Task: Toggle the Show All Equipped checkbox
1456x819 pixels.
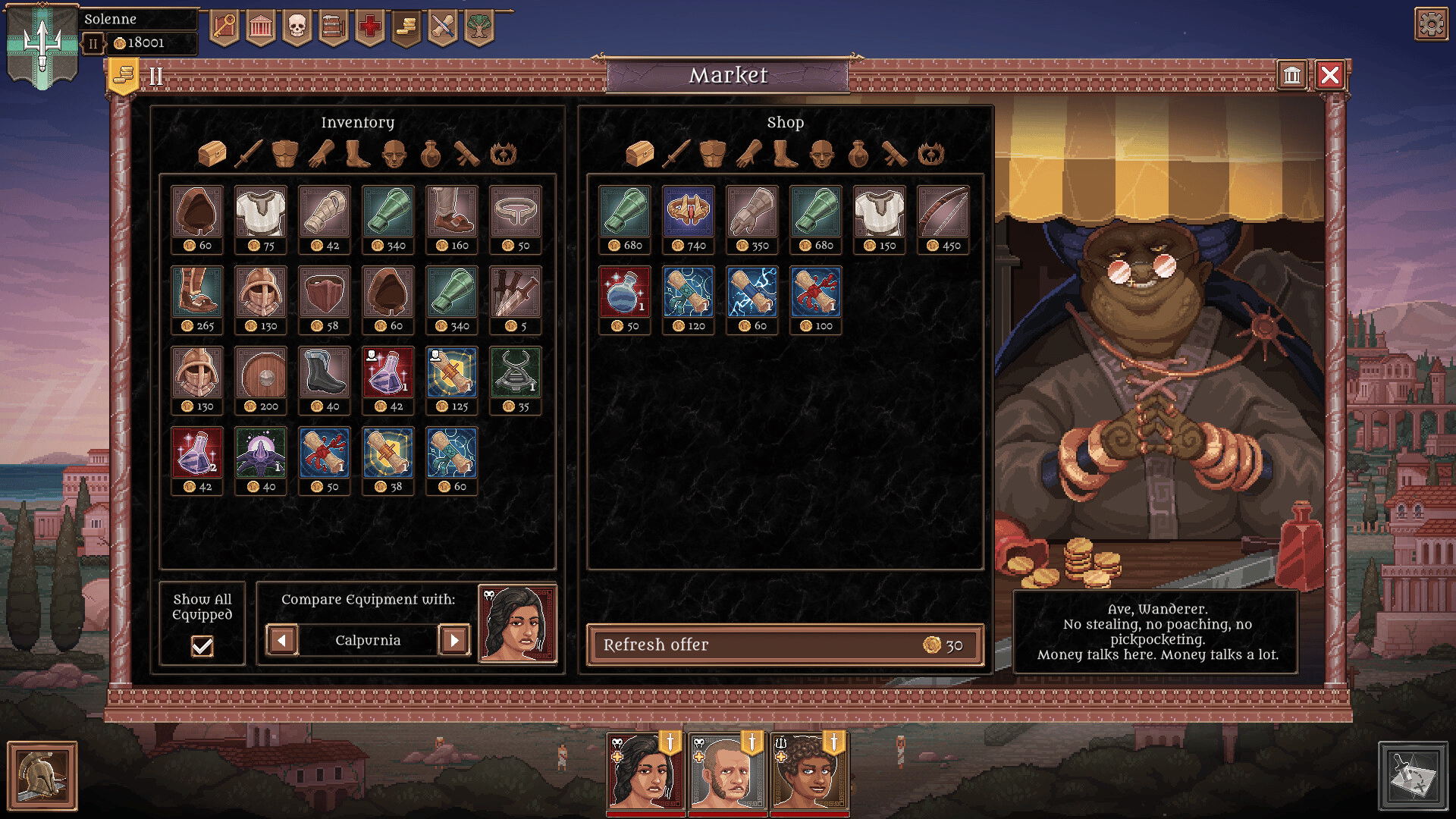Action: pyautogui.click(x=202, y=646)
